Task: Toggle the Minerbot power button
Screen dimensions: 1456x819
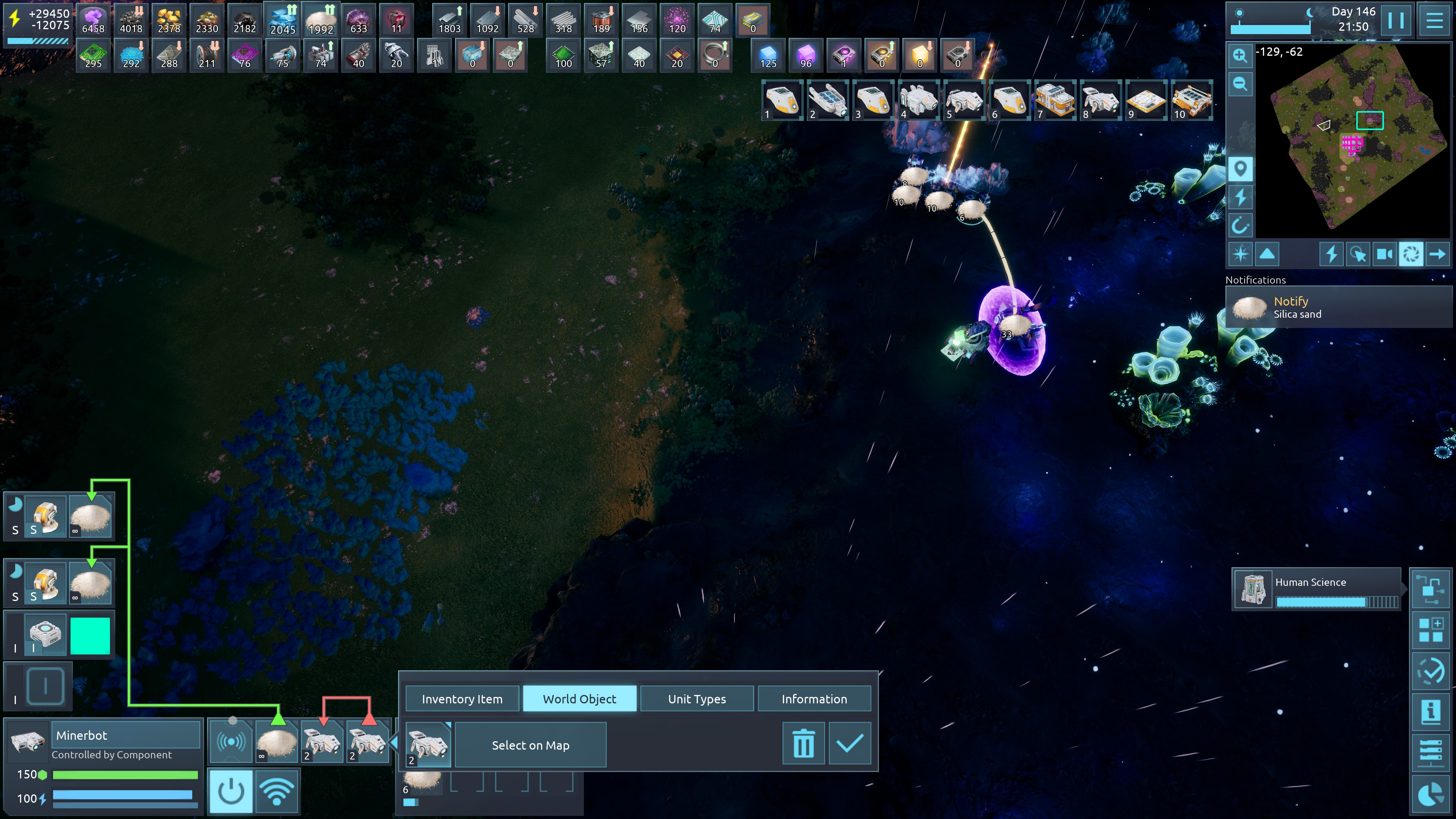Action: [231, 791]
